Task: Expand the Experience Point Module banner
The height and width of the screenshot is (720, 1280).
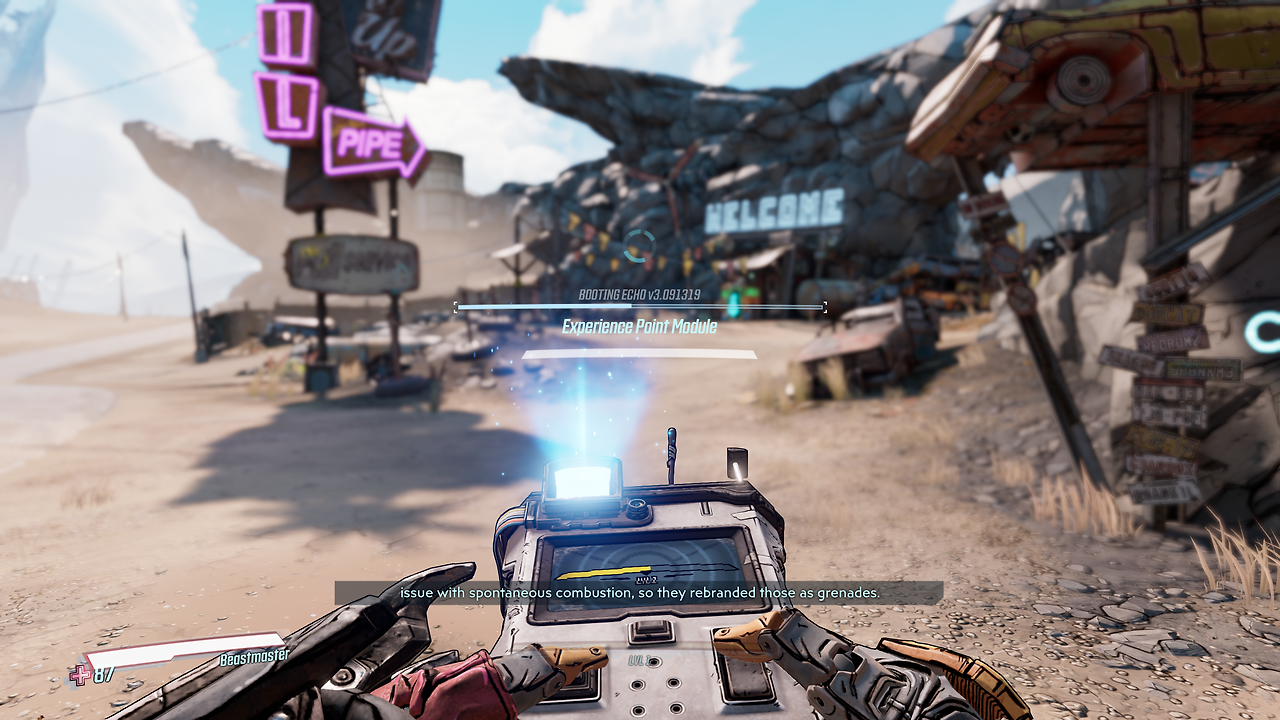Action: pyautogui.click(x=640, y=326)
